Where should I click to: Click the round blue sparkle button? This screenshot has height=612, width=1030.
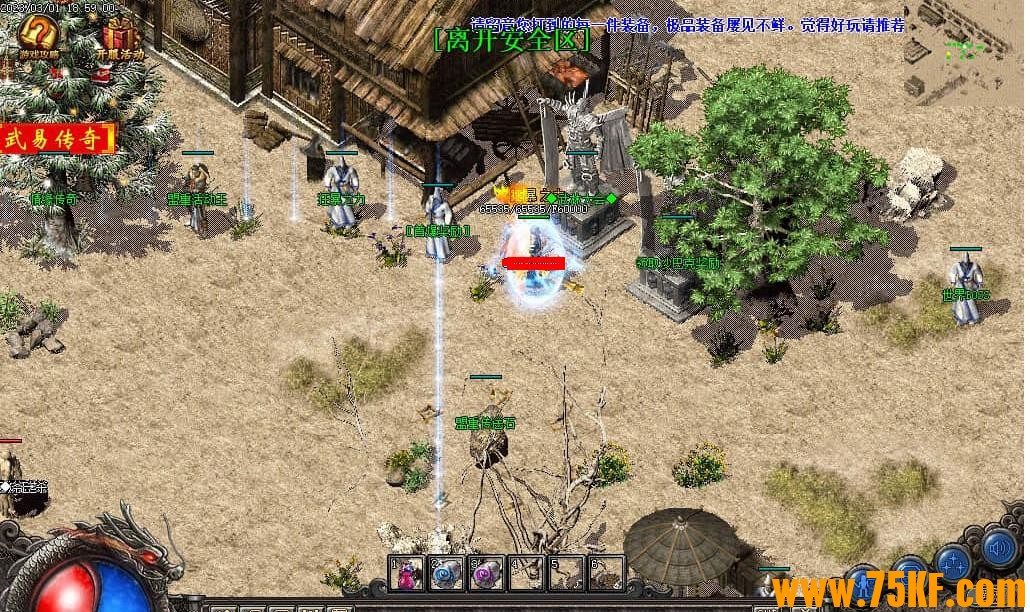(x=954, y=563)
